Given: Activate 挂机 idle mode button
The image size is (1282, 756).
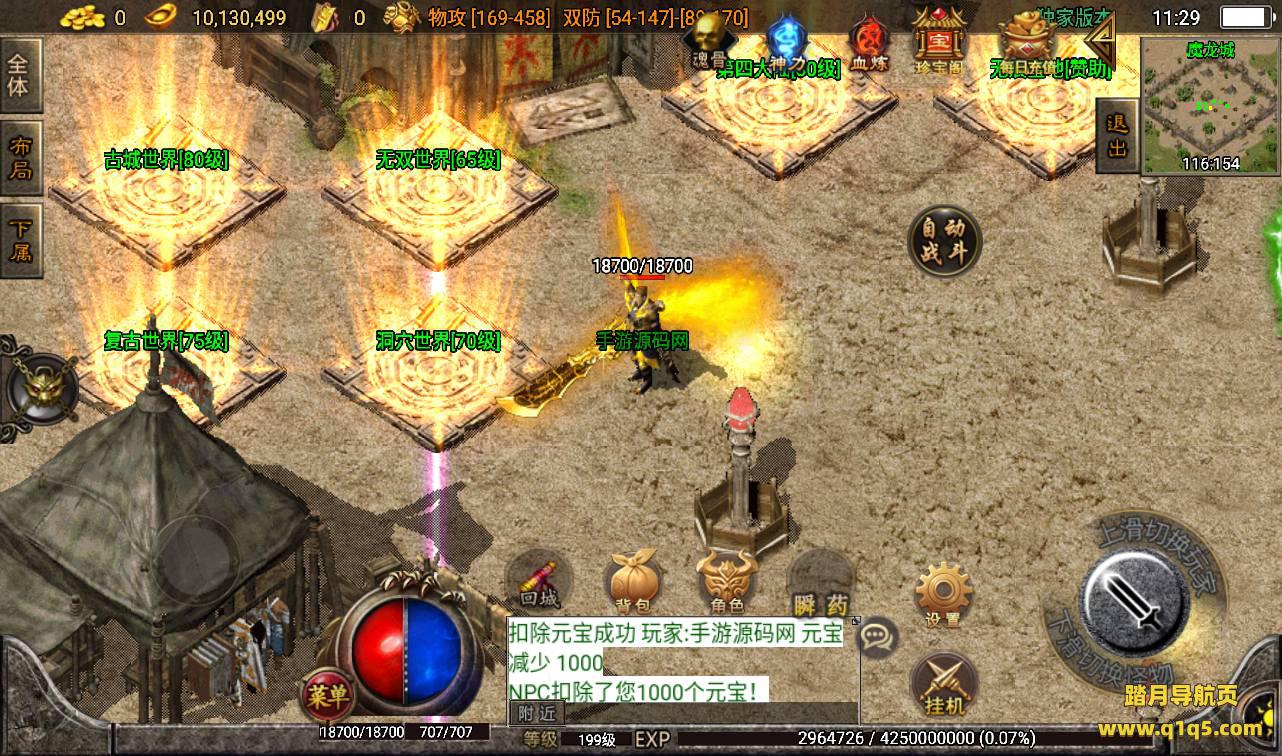Looking at the screenshot, I should [x=943, y=684].
